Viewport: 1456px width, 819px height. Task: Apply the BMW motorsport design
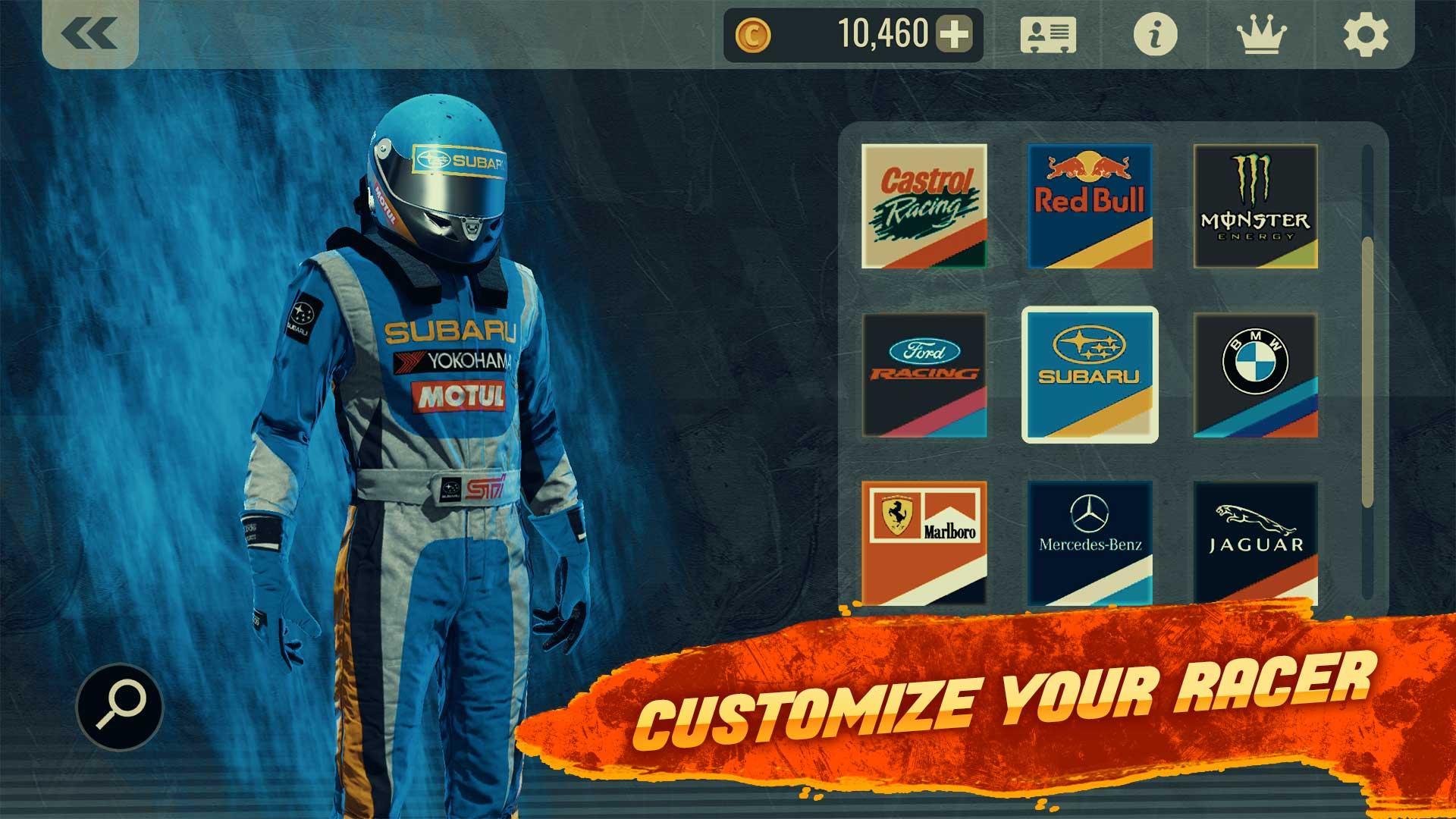(x=1257, y=375)
